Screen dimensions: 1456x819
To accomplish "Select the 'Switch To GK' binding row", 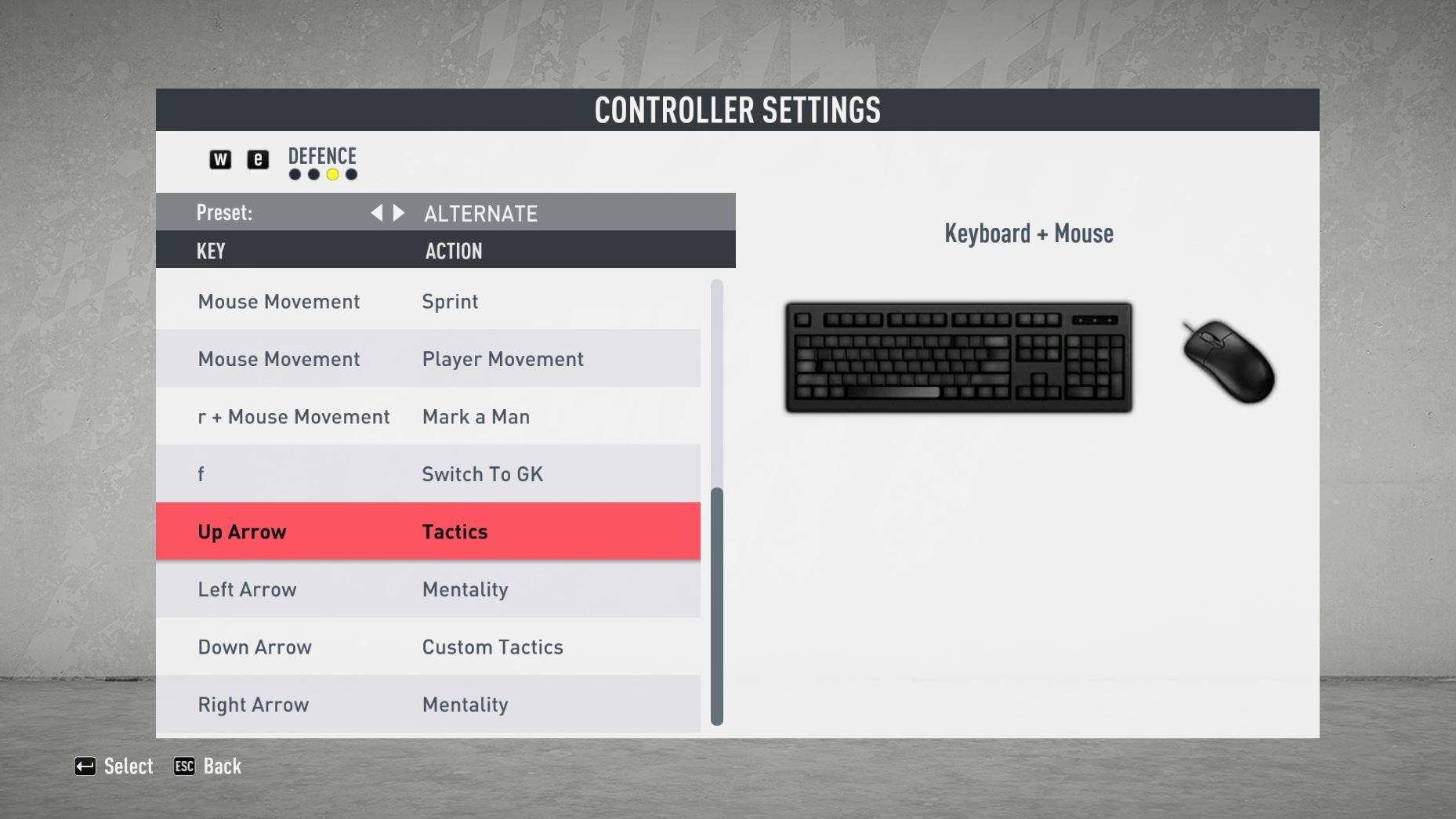I will pos(429,473).
